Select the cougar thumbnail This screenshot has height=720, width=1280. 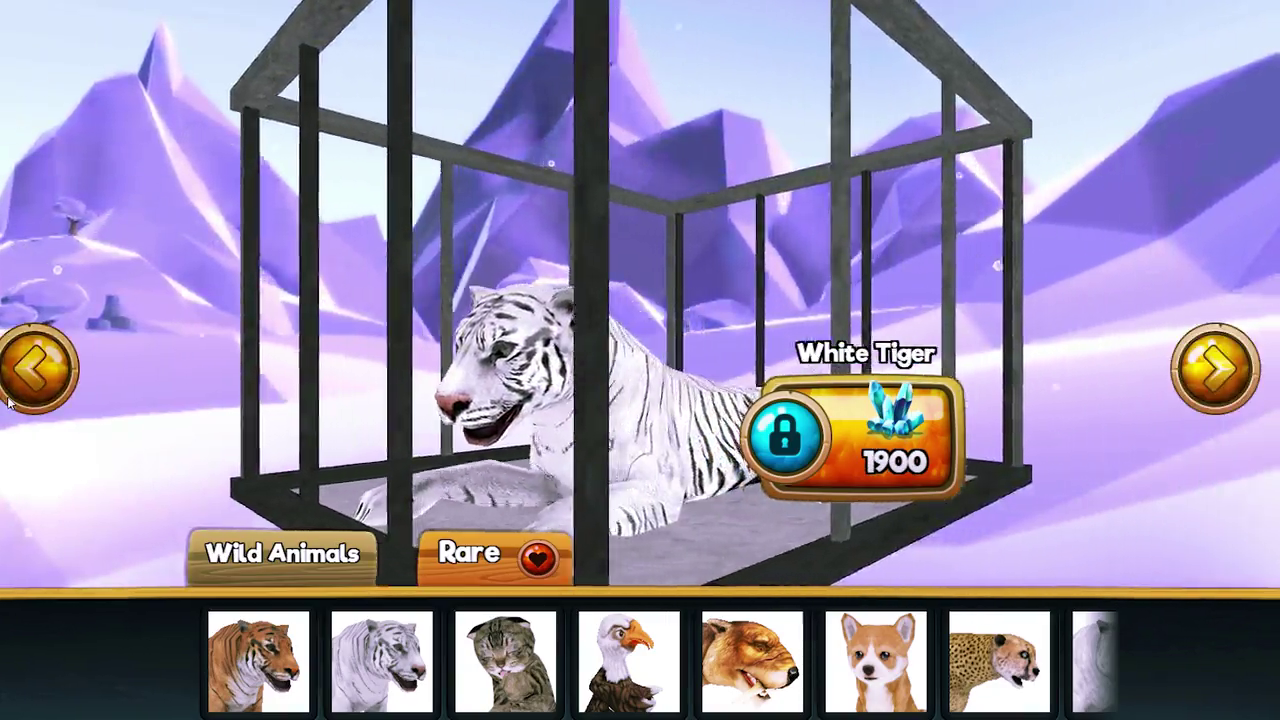pyautogui.click(x=752, y=660)
